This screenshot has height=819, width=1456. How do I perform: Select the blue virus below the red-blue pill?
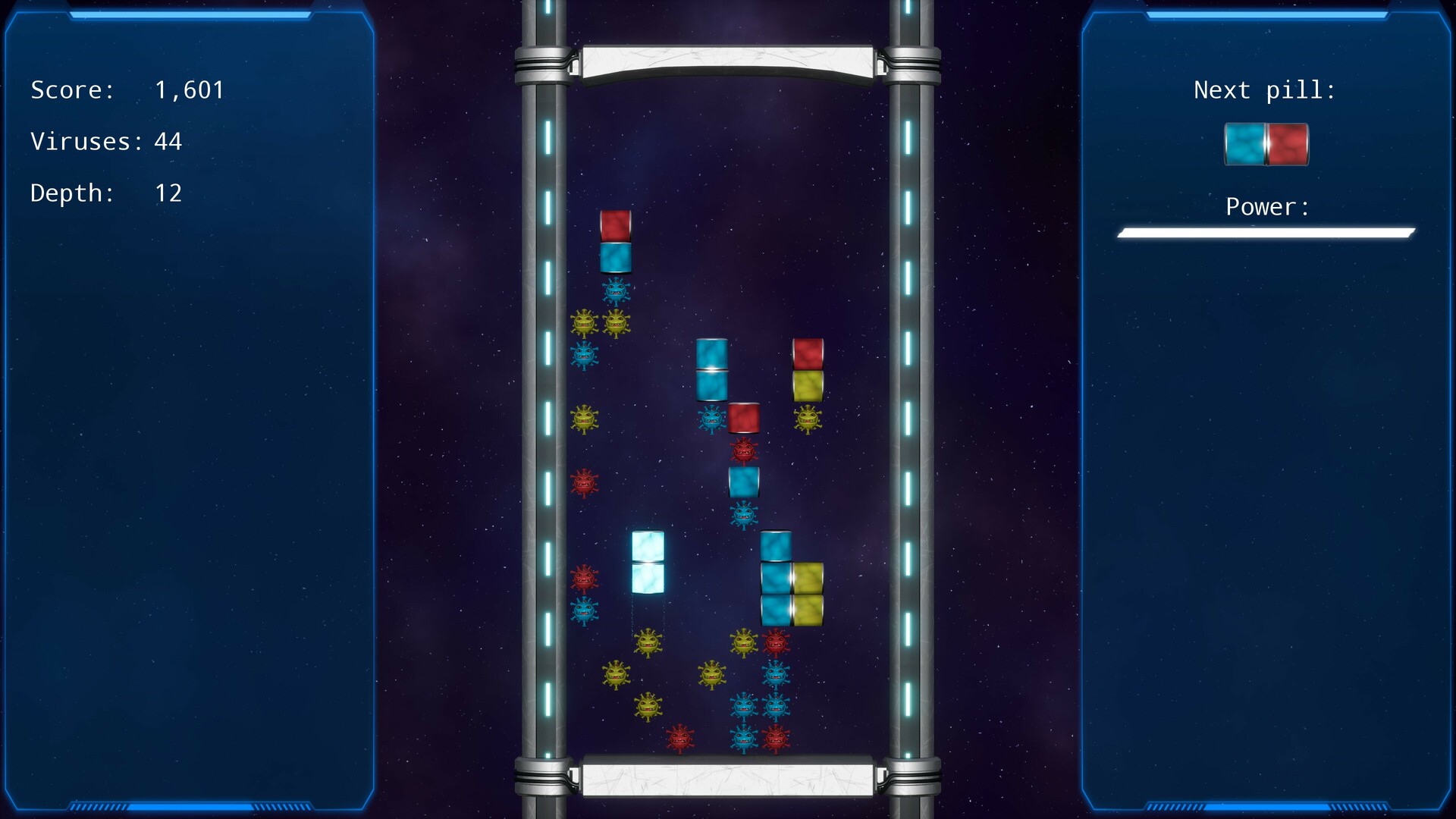616,290
